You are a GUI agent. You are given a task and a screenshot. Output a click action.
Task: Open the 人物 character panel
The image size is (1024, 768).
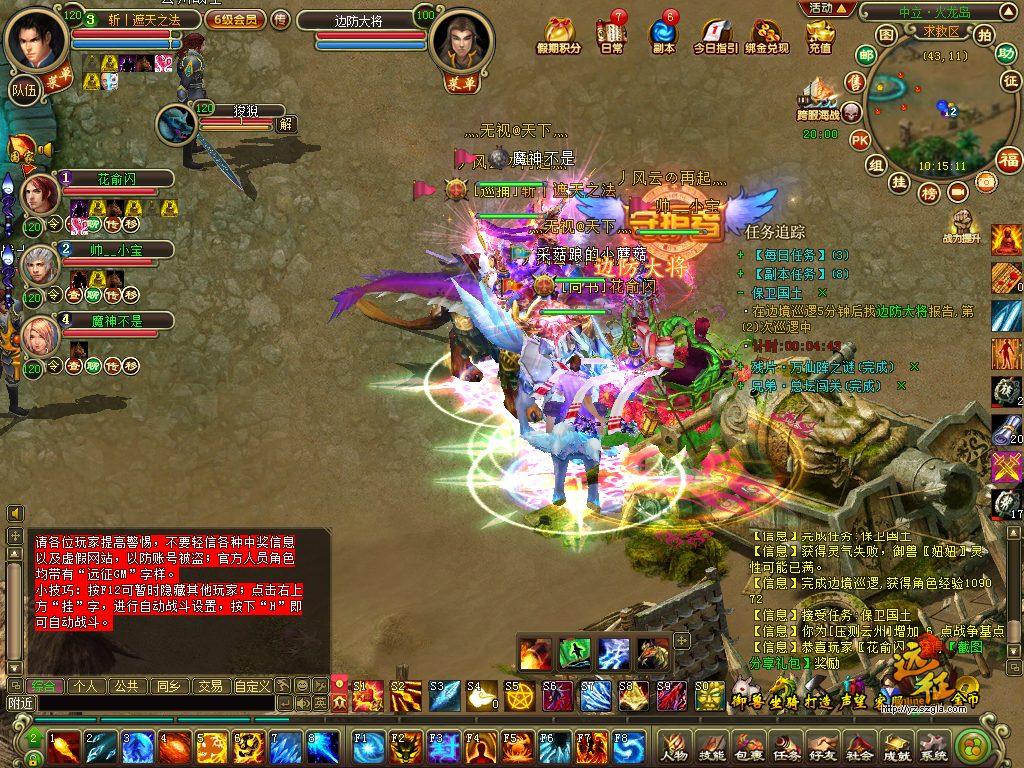pos(673,746)
